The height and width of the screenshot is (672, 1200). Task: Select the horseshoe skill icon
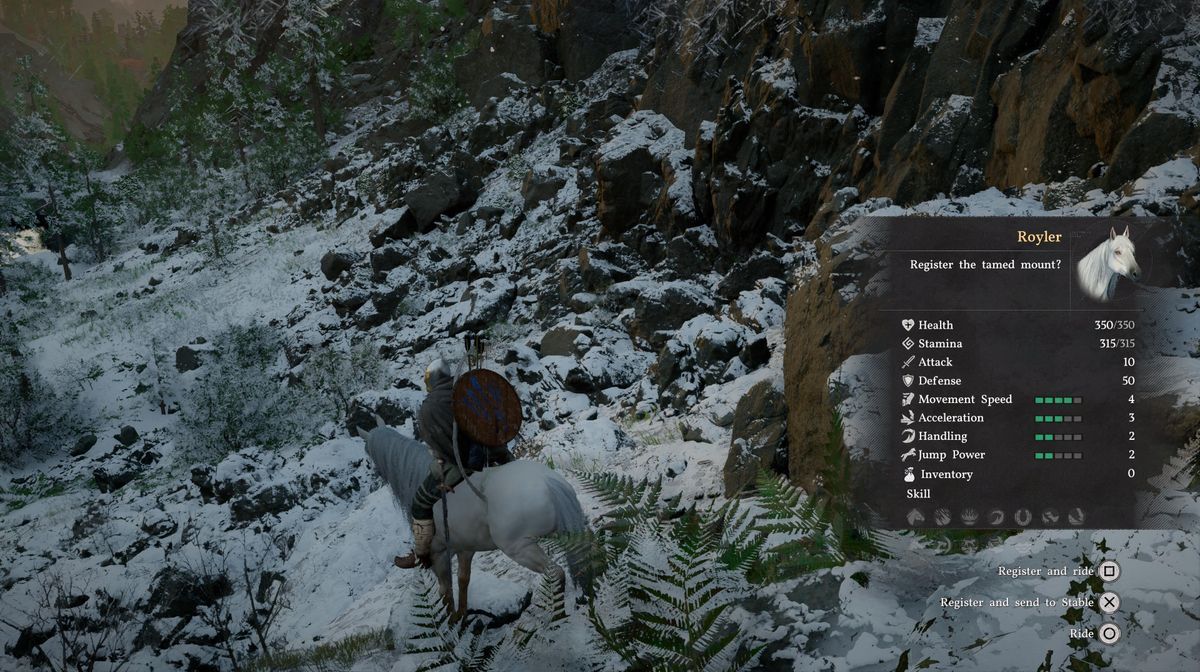coord(1022,516)
